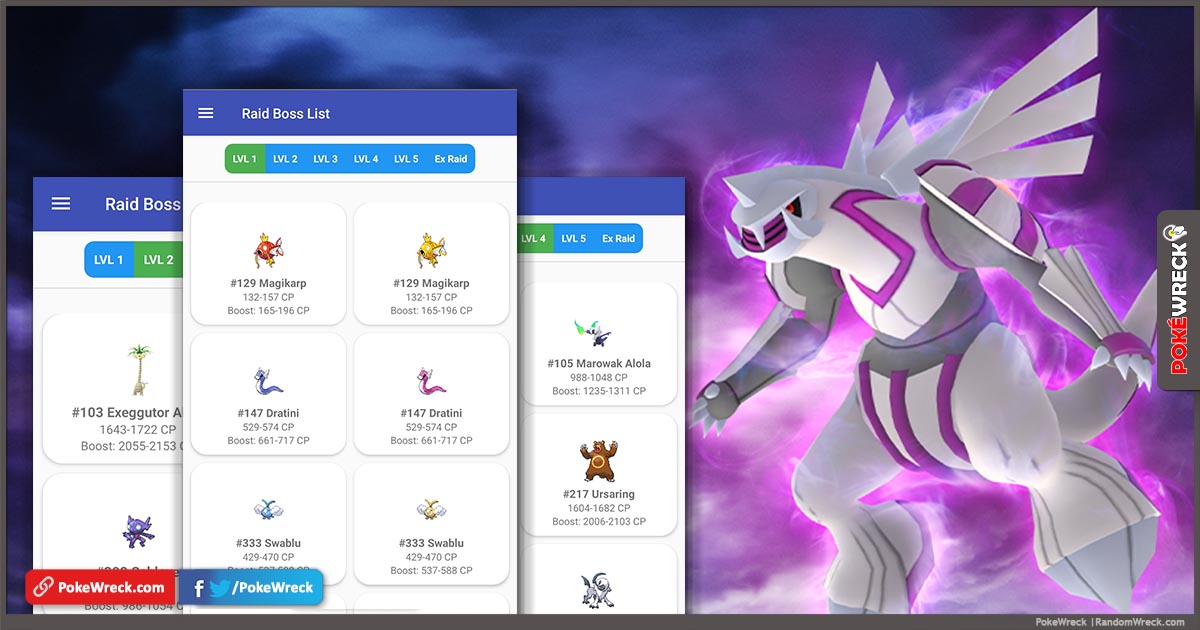The width and height of the screenshot is (1200, 630).
Task: Switch to the LVL 3 tab
Action: click(x=325, y=159)
